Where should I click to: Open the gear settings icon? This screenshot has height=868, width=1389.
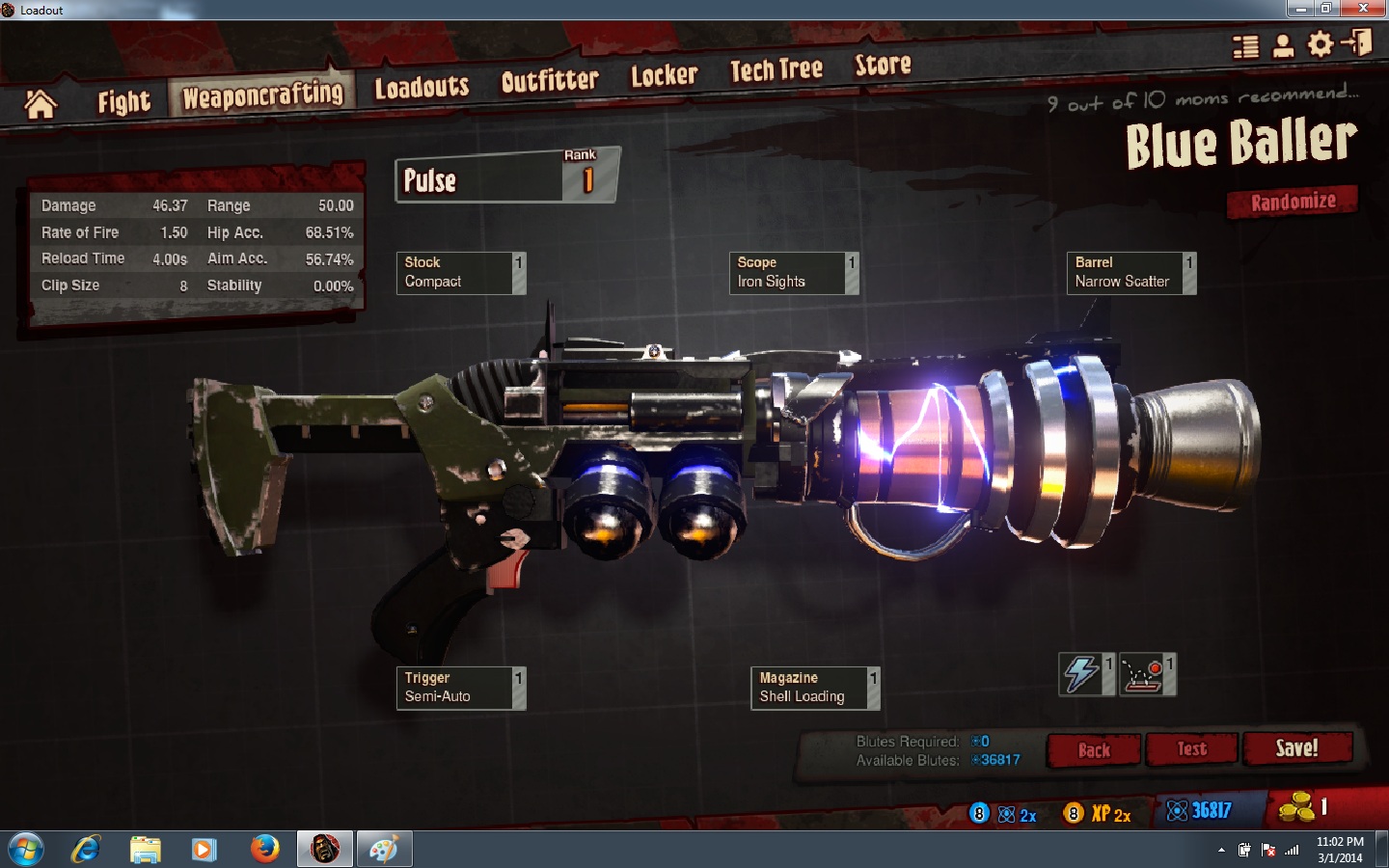1321,44
